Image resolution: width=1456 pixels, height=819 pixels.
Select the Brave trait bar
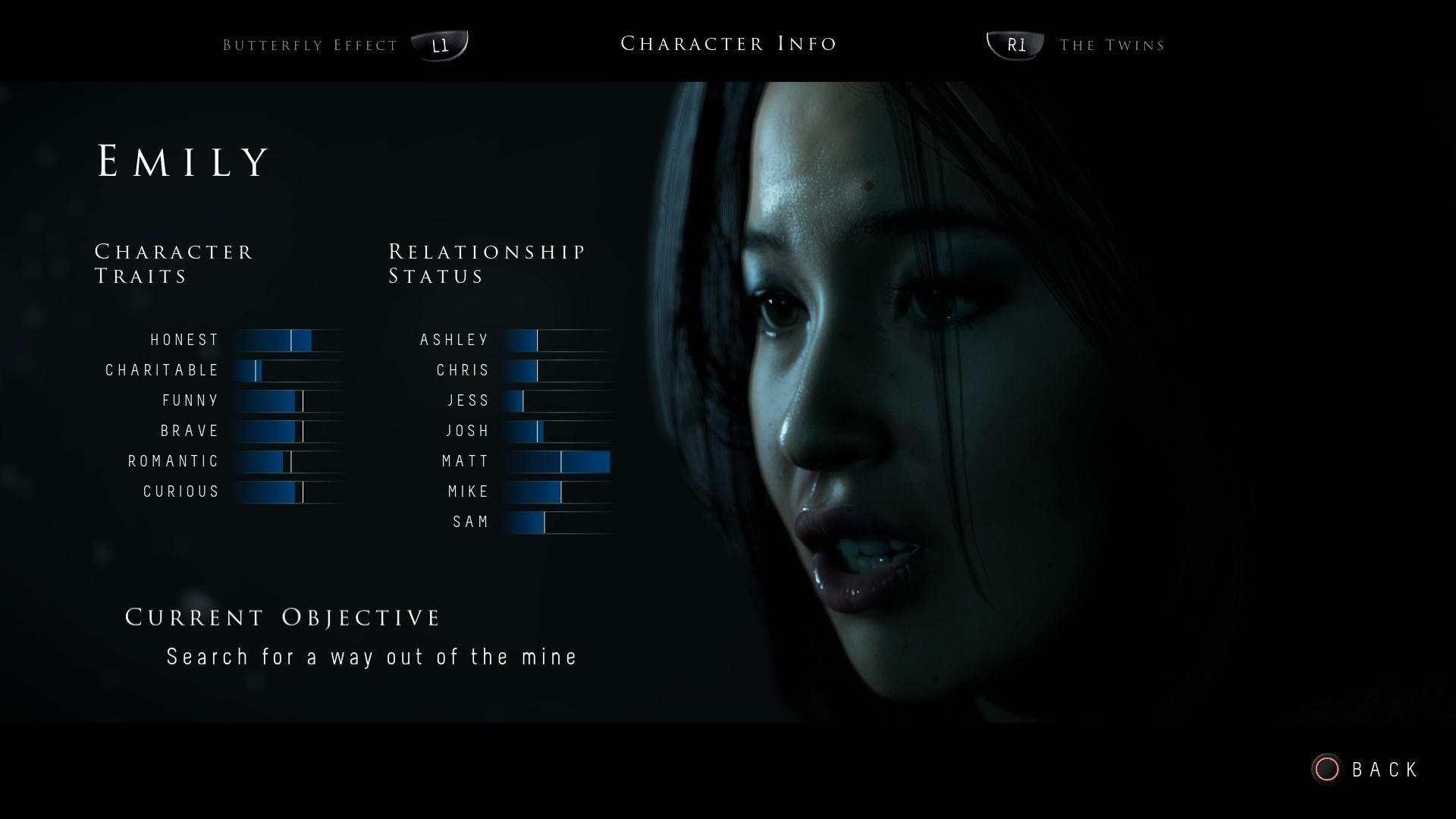click(x=288, y=431)
